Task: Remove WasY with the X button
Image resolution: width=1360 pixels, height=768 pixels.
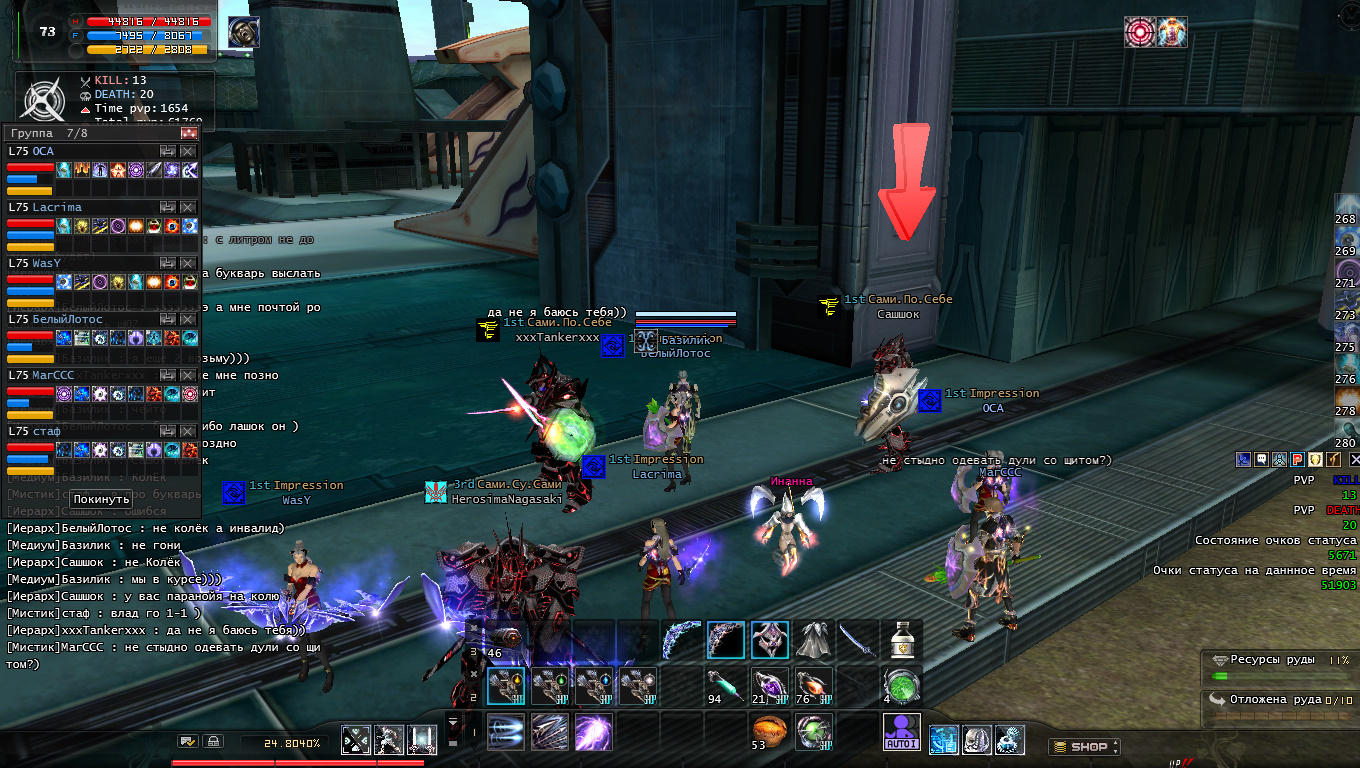Action: [x=188, y=263]
